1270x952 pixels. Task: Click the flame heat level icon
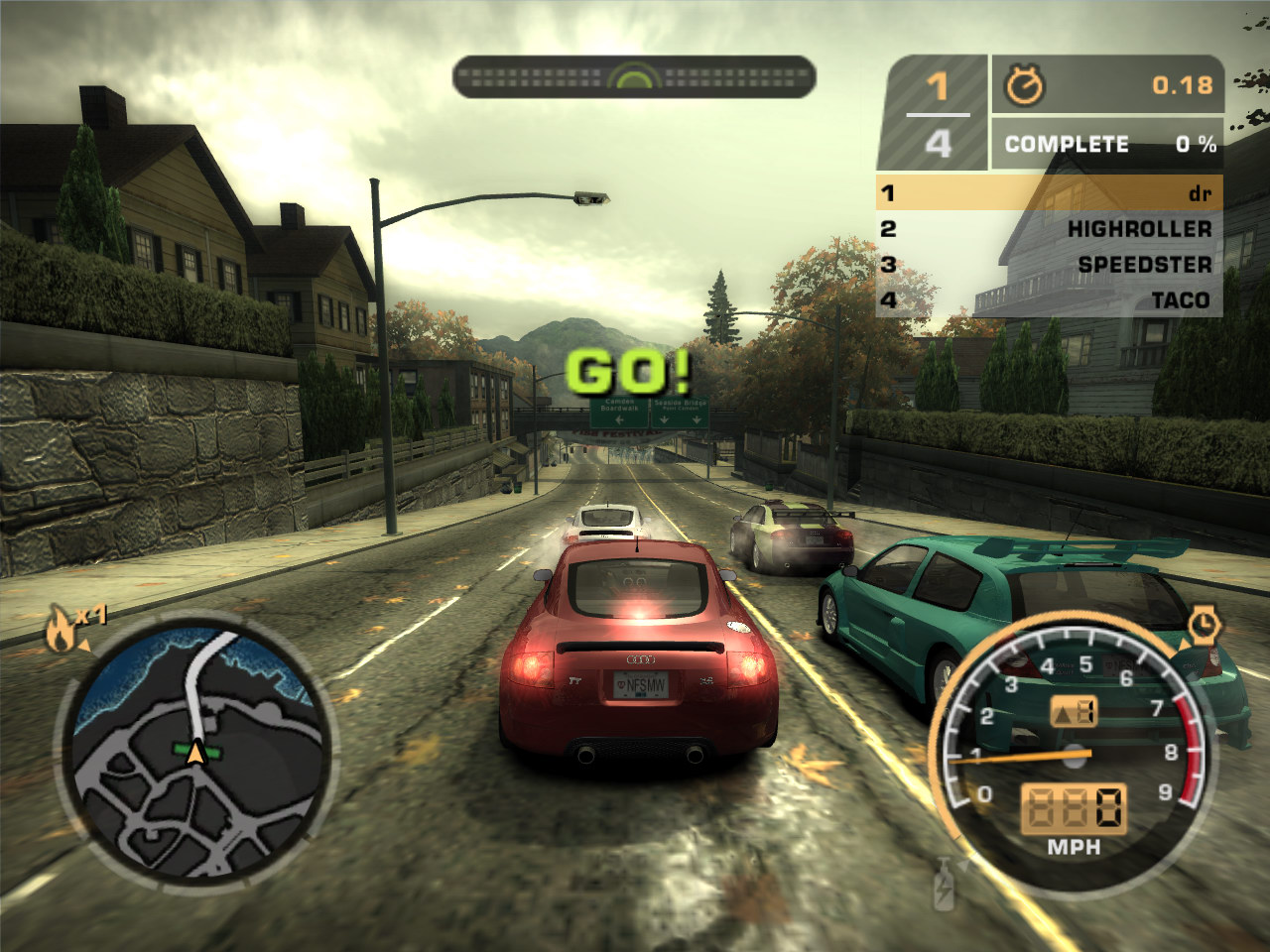(62, 631)
